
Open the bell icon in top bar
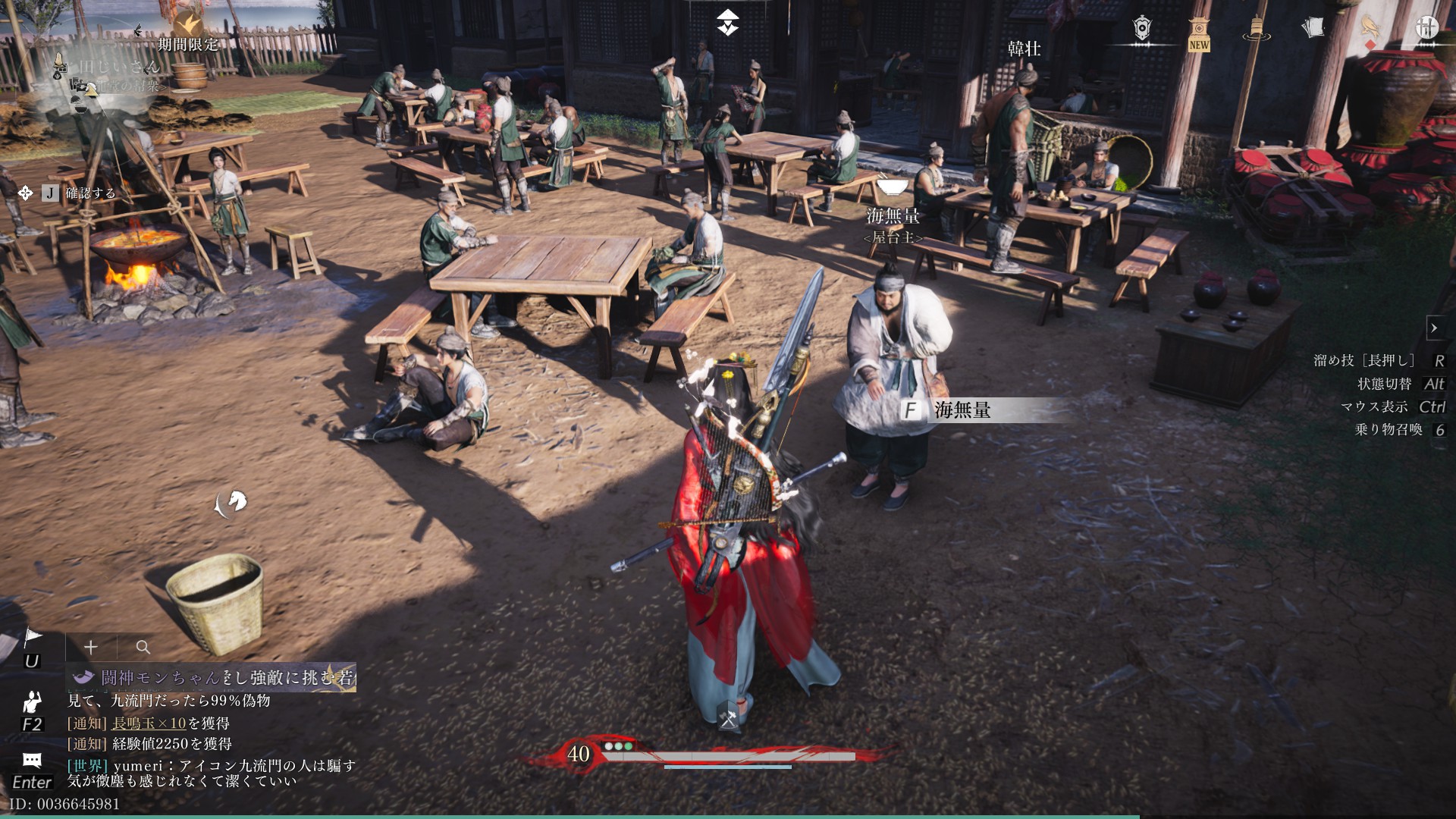1256,28
